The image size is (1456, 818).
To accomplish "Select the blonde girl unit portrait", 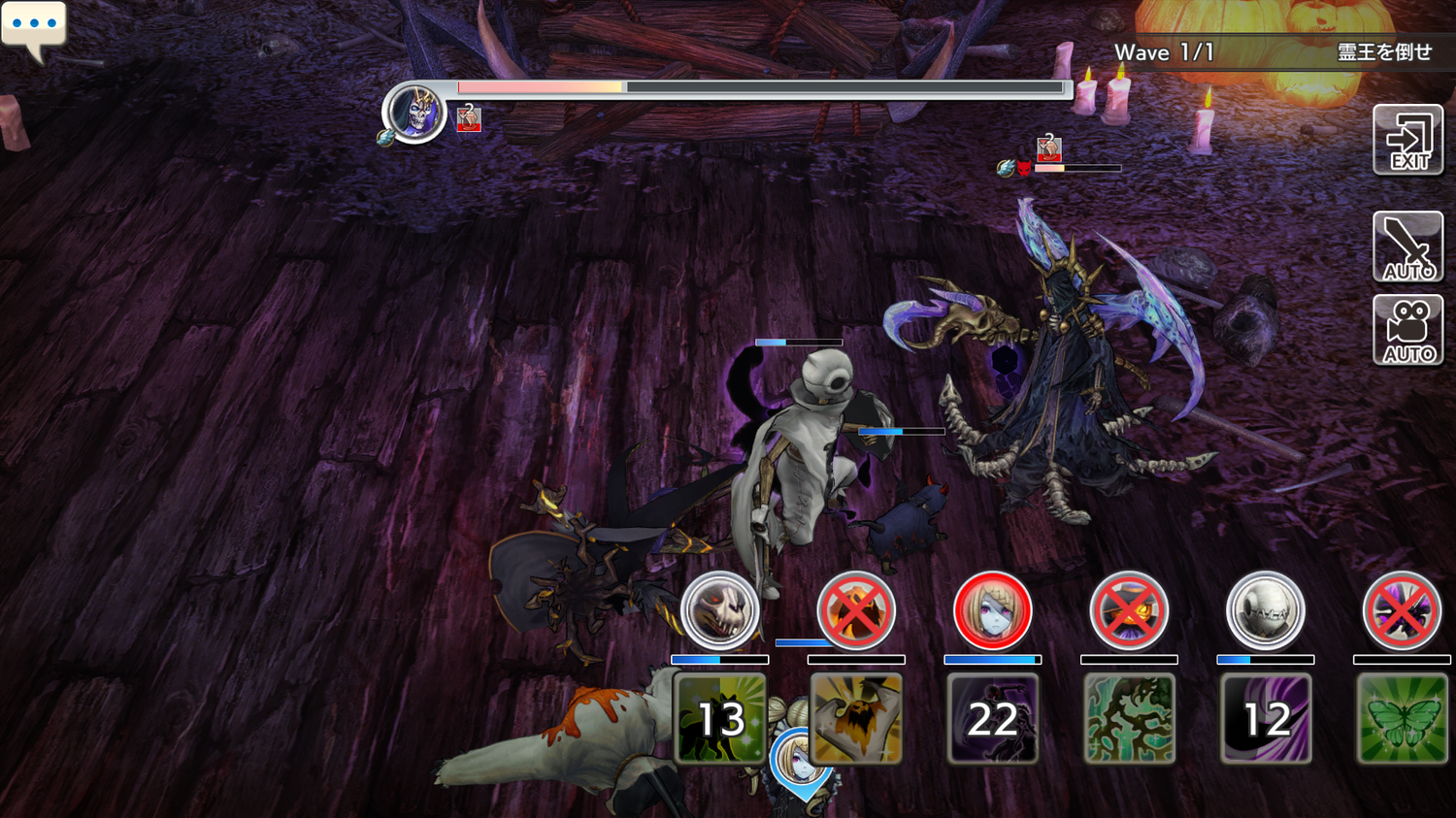I will [x=992, y=610].
